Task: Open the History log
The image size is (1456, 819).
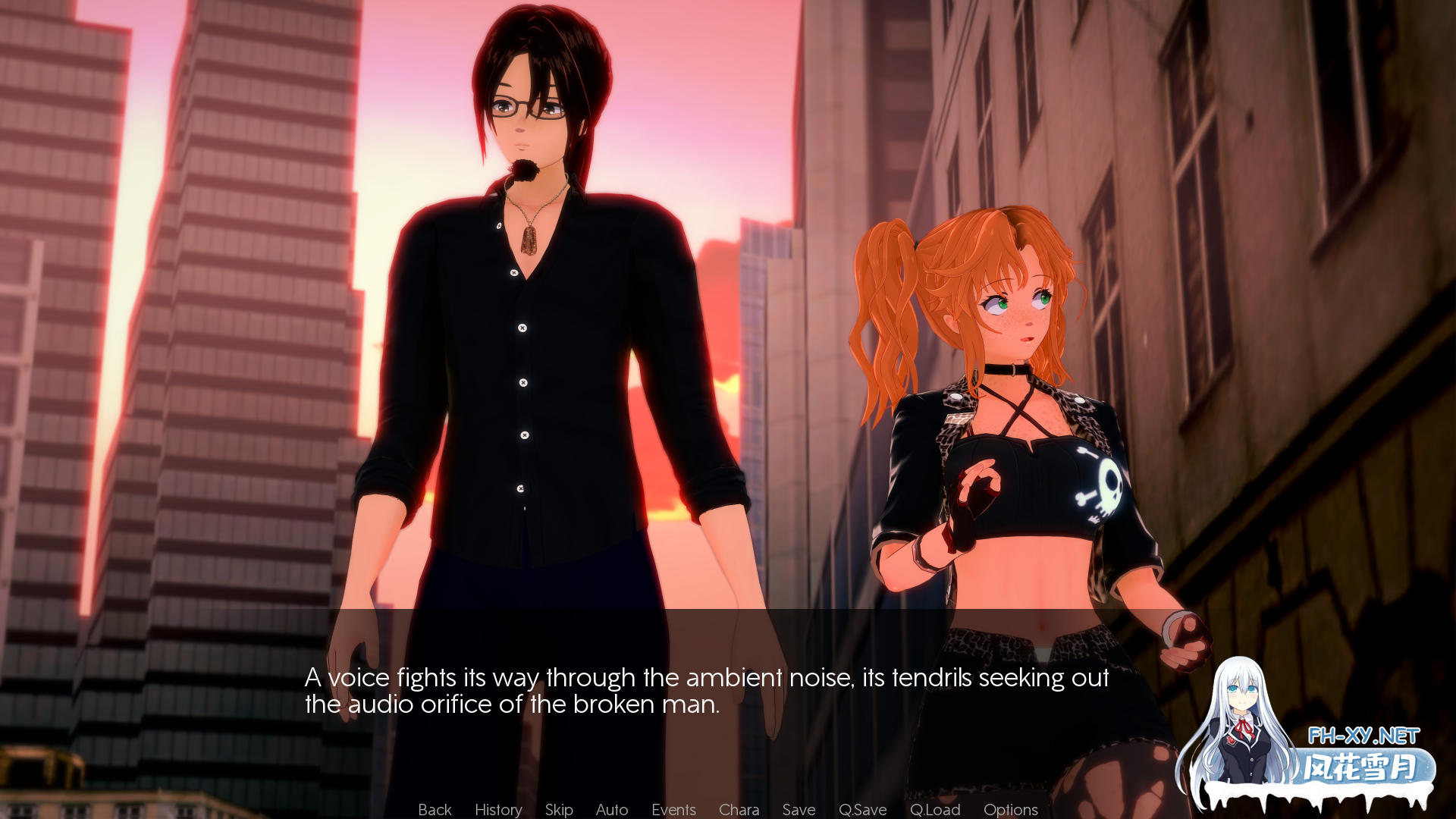Action: click(x=497, y=809)
